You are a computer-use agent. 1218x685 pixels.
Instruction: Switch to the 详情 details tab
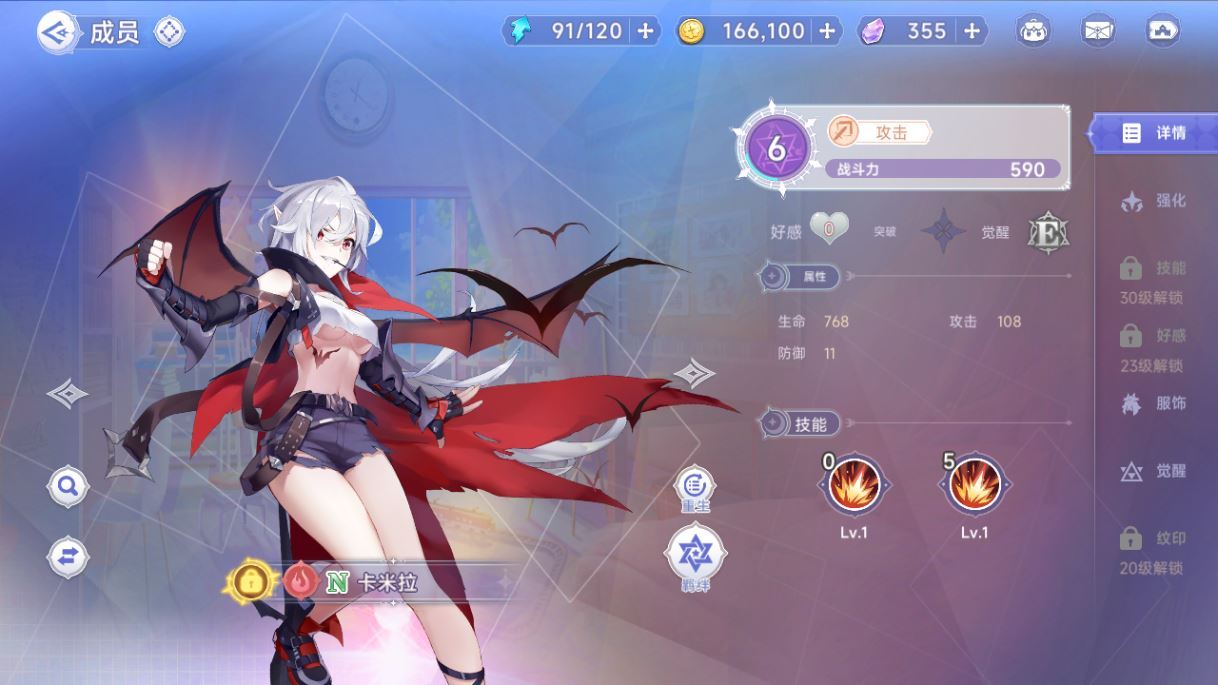pos(1155,133)
